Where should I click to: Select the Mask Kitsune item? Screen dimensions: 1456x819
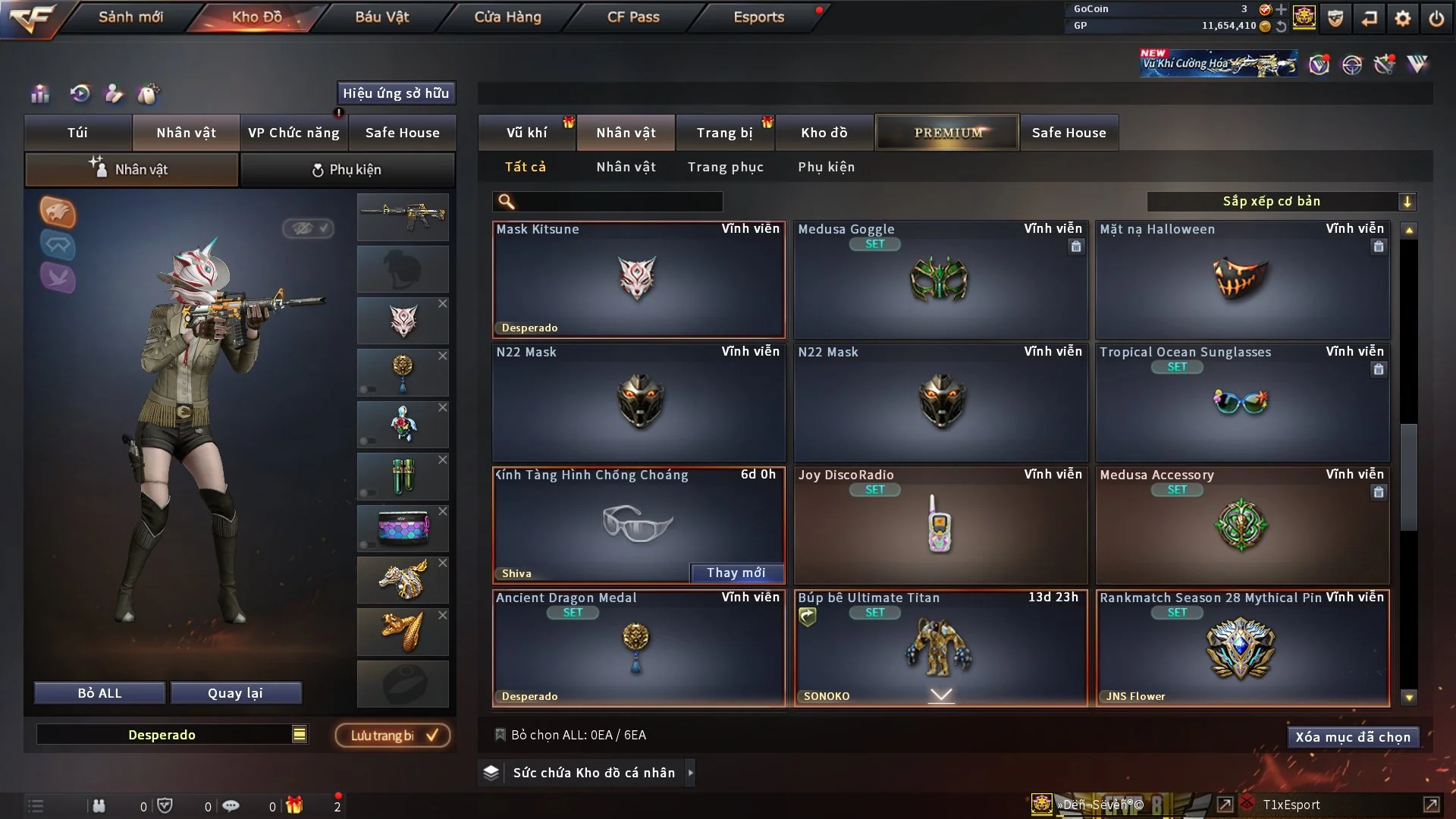pos(638,280)
